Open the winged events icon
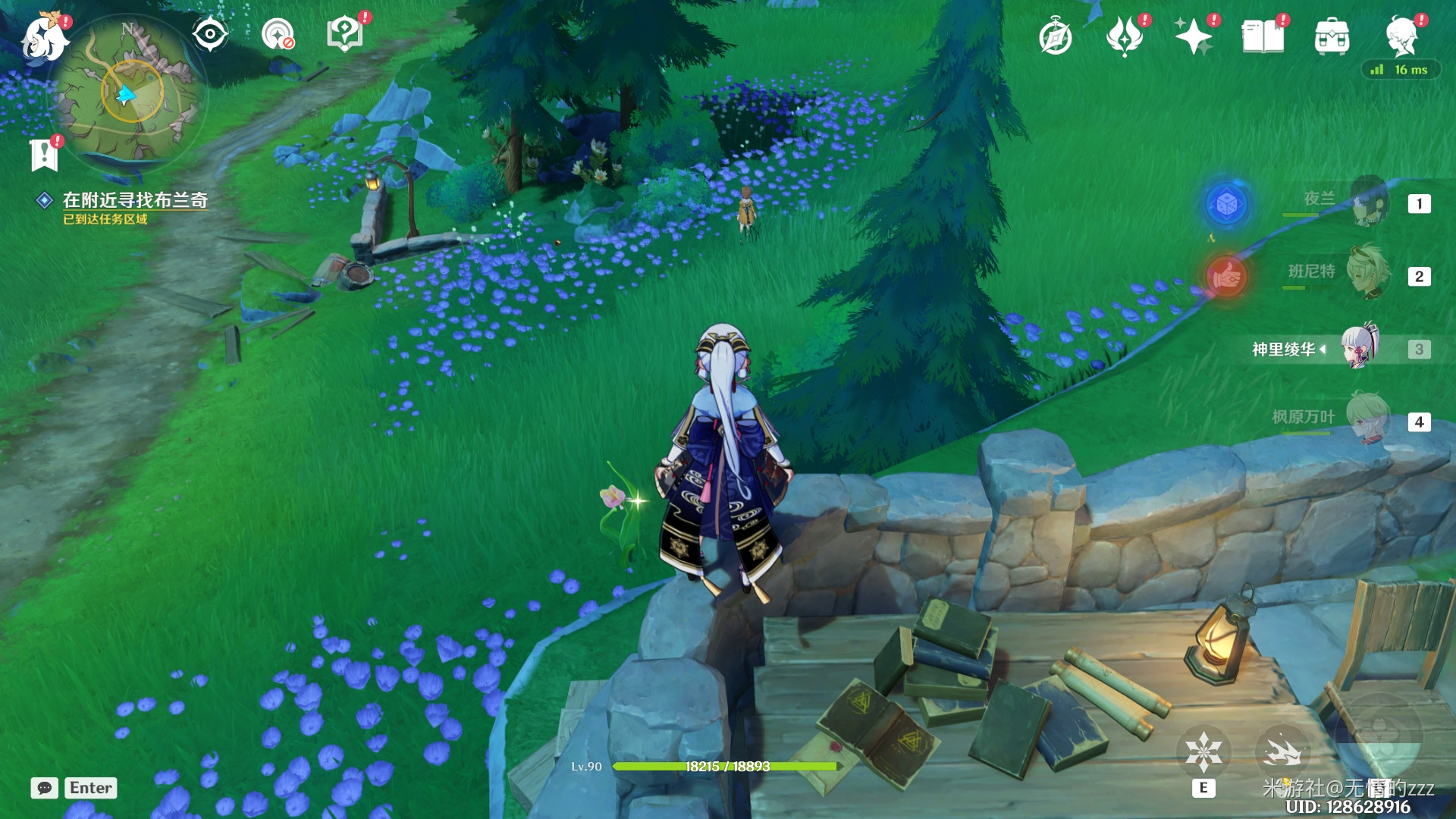Screen dimensions: 1456x819 click(1124, 37)
